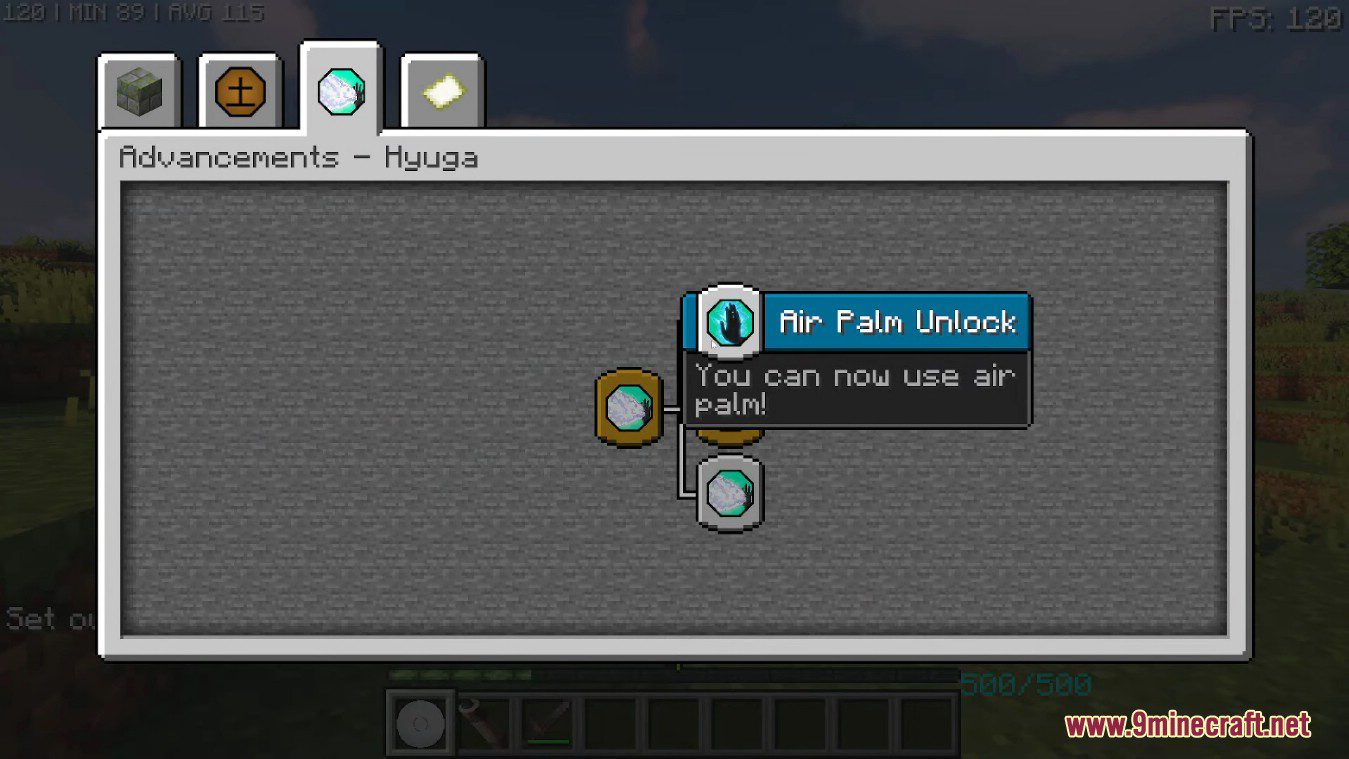Click the mossy stone block tab icon
The width and height of the screenshot is (1349, 759).
140,90
